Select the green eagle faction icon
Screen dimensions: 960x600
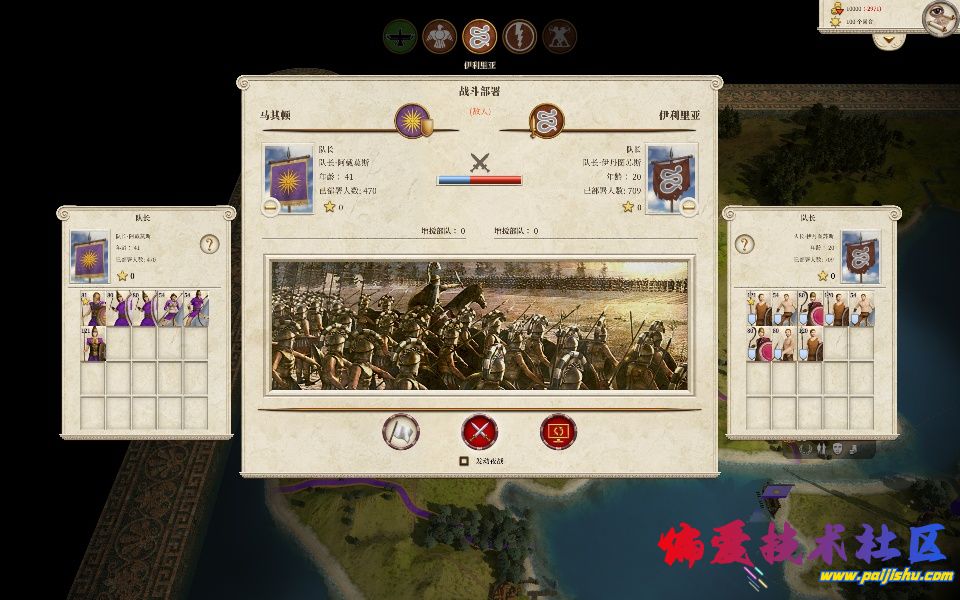[x=400, y=38]
